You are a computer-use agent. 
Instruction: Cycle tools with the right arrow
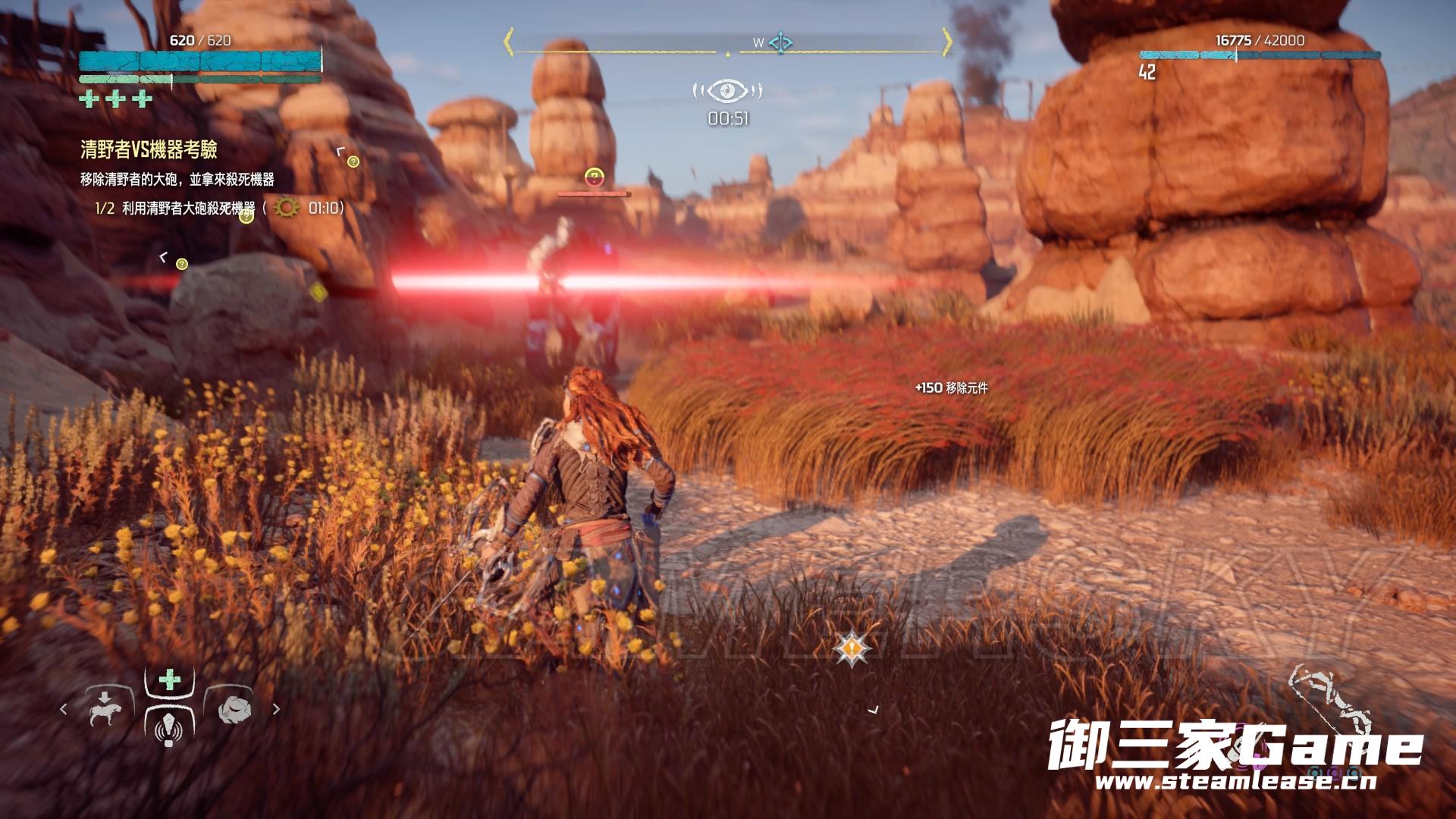coord(276,710)
